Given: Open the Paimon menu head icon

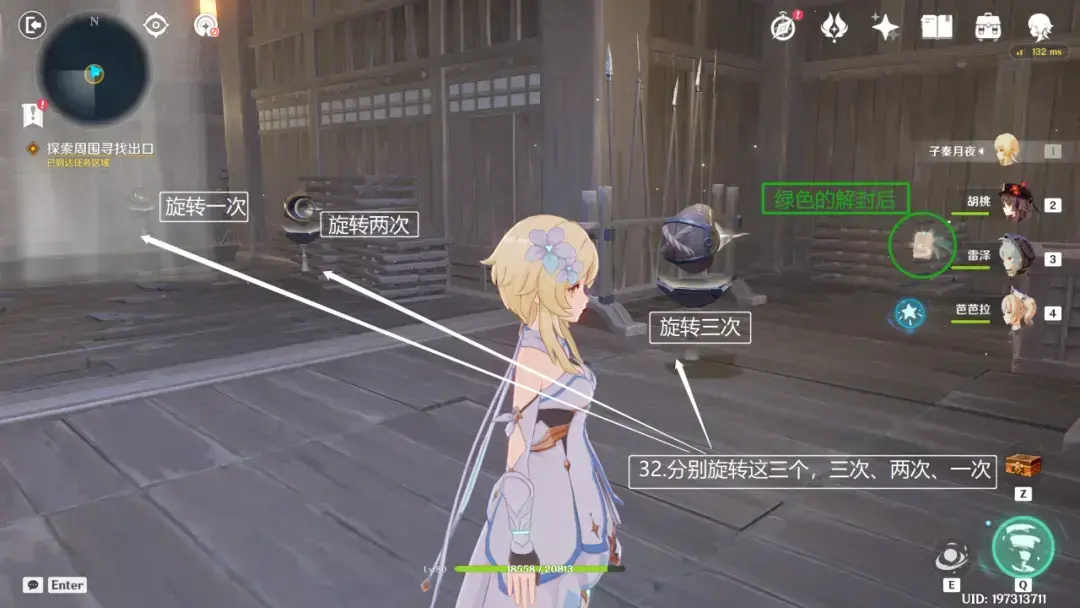Looking at the screenshot, I should 1041,27.
